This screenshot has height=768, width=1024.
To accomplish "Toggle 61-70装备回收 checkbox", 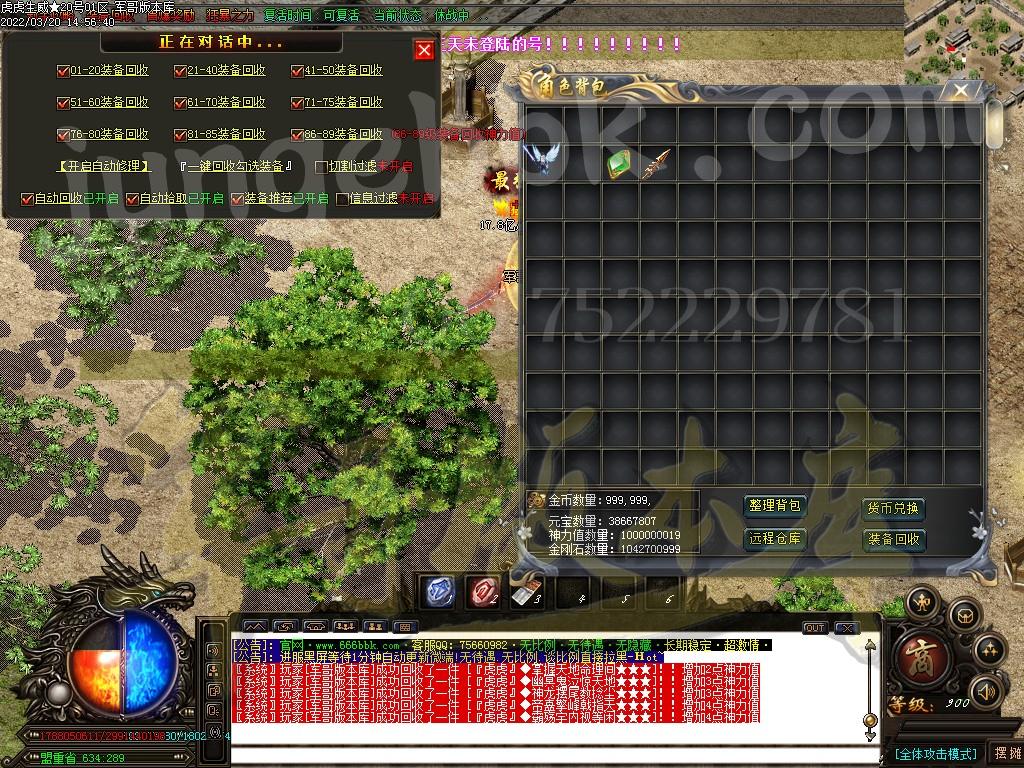I will click(180, 102).
